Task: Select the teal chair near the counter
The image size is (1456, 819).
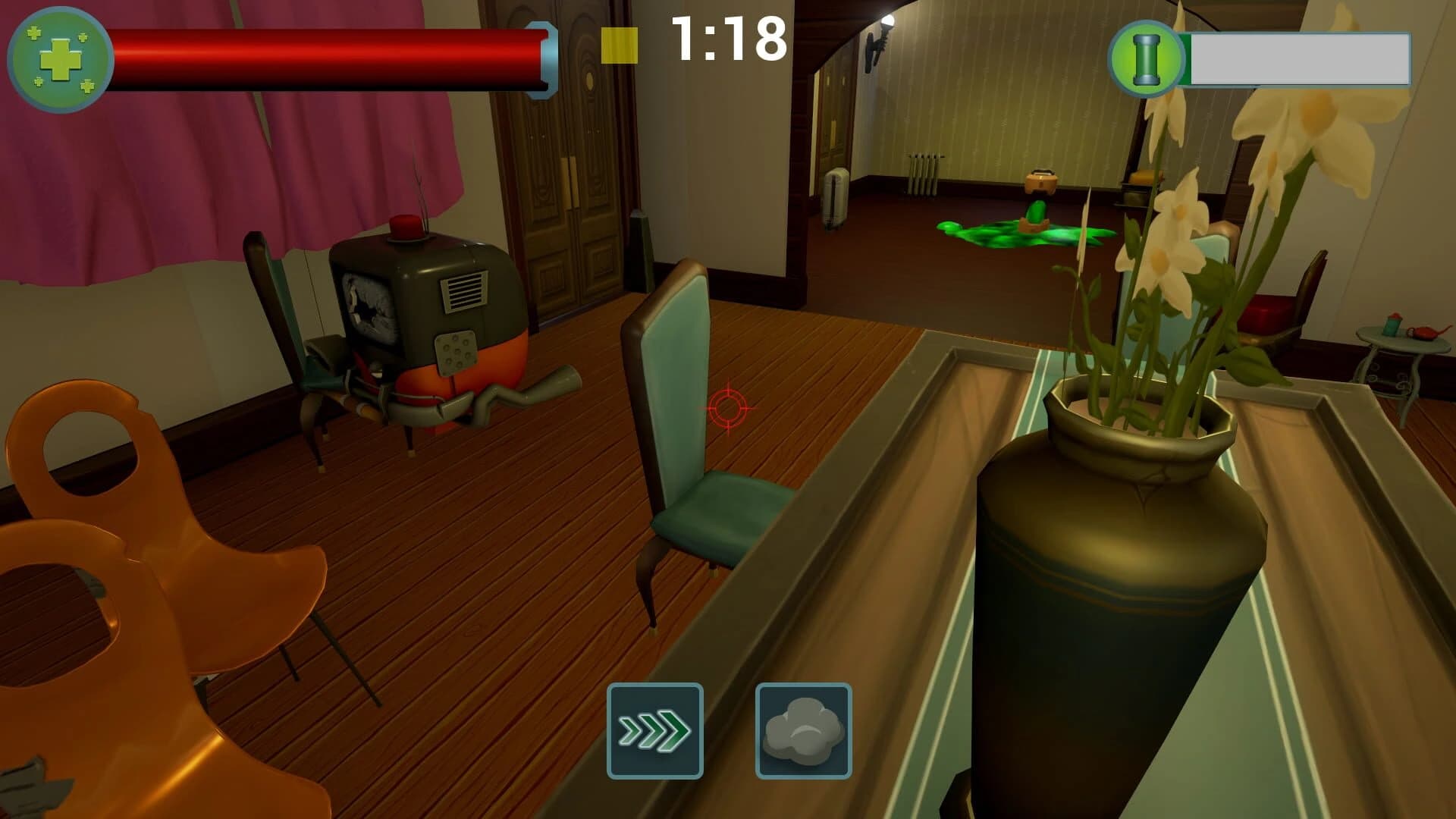Action: [682, 417]
